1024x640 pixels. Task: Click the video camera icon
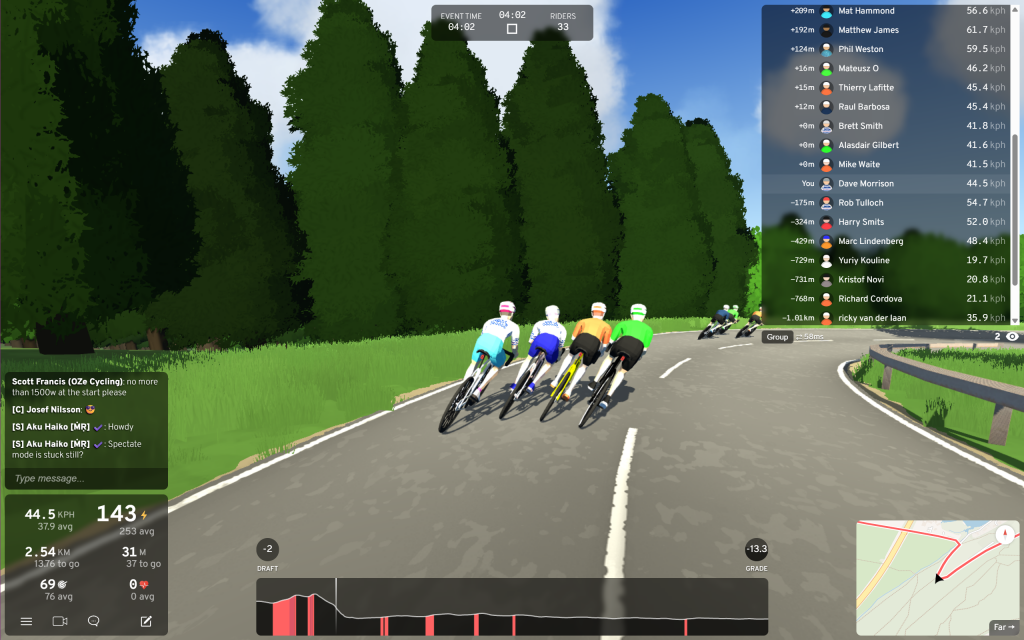tap(59, 621)
